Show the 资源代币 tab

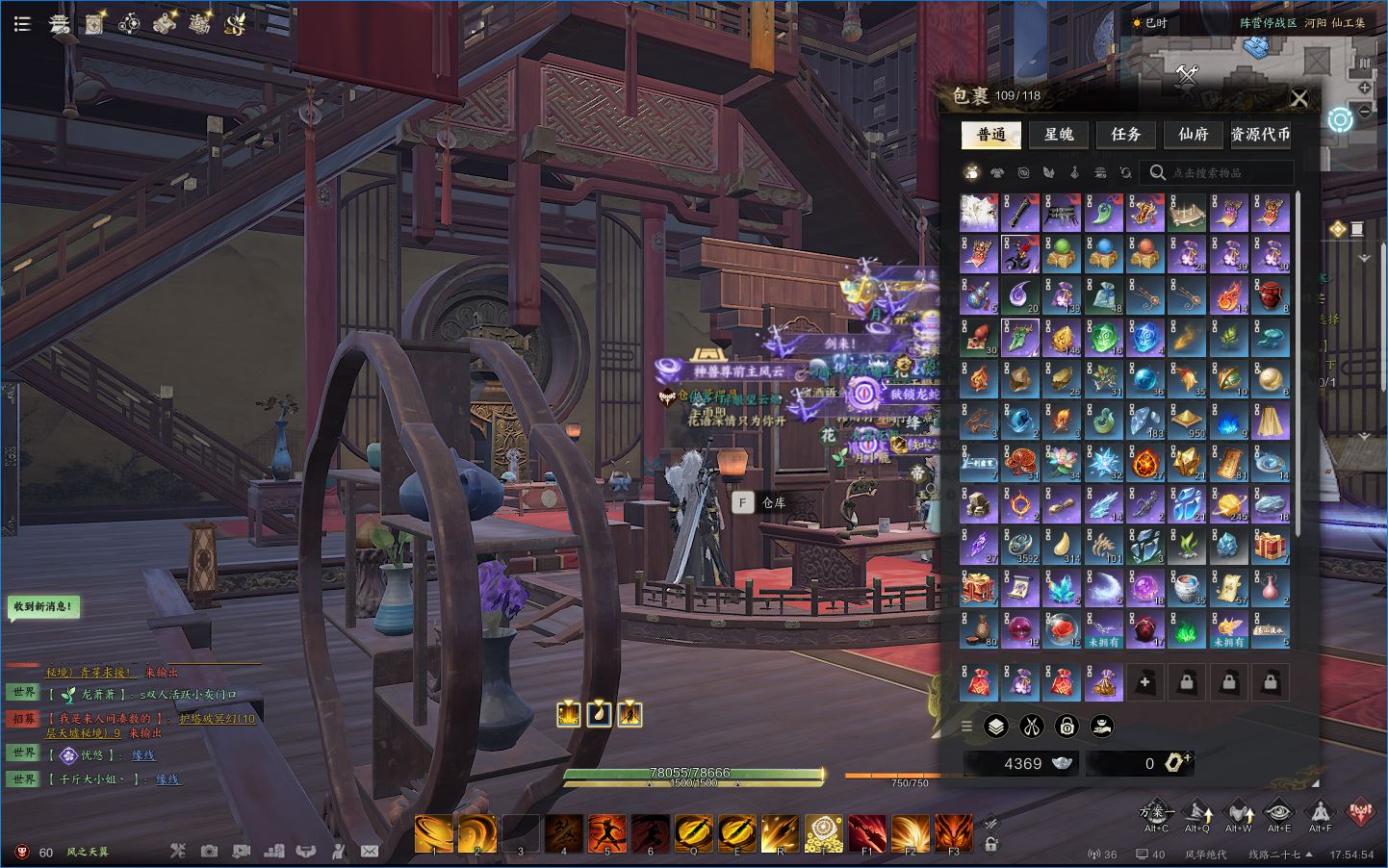pos(1261,135)
